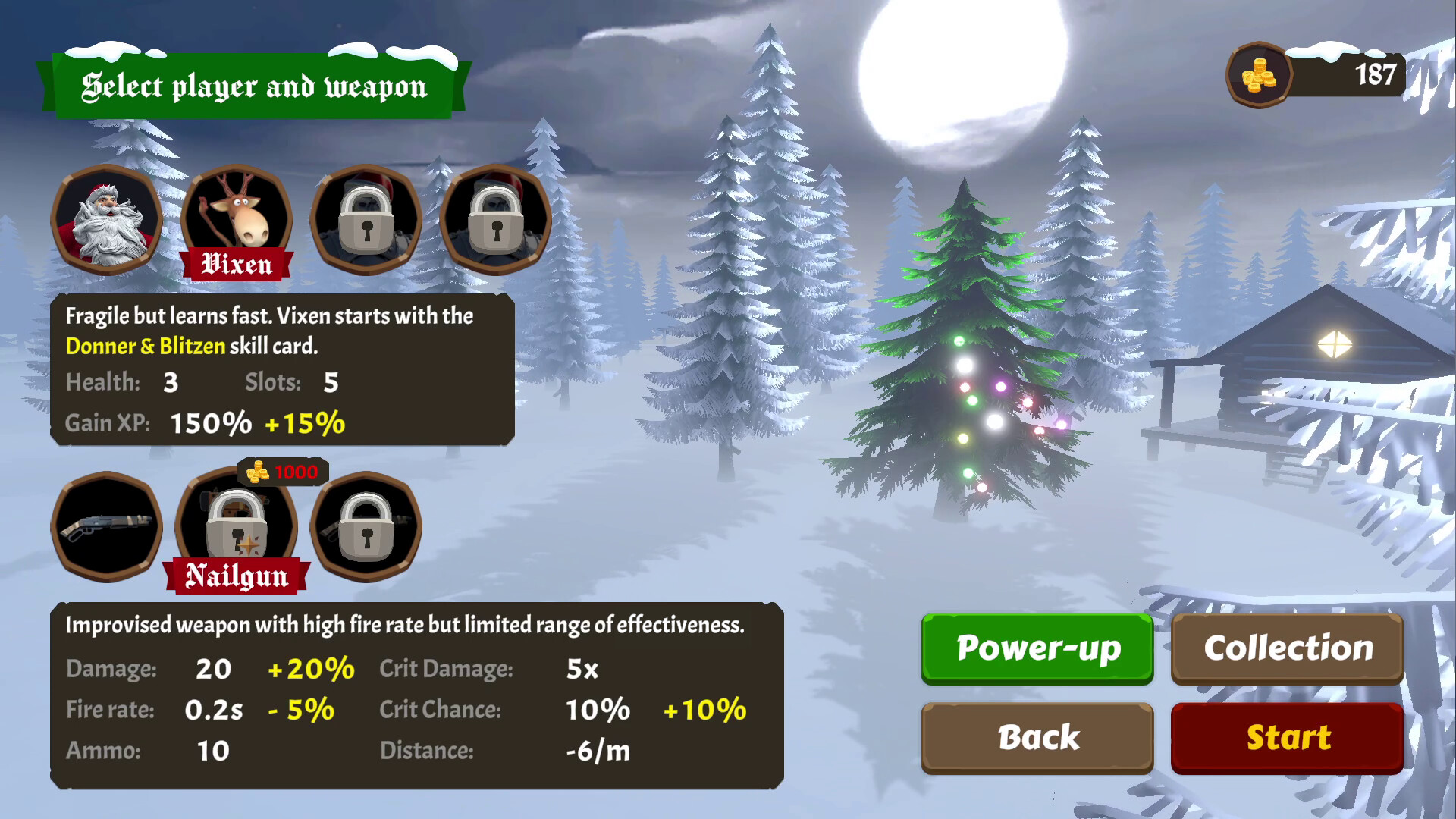Click the third locked weapon slot
The width and height of the screenshot is (1456, 819).
pyautogui.click(x=366, y=527)
